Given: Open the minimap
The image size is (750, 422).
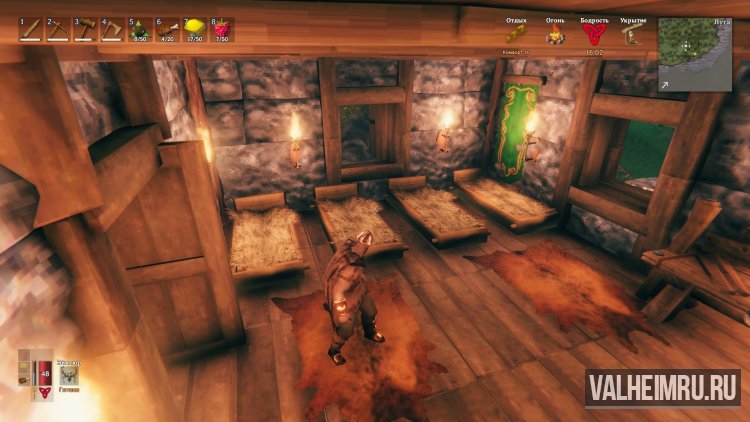Looking at the screenshot, I should (694, 54).
